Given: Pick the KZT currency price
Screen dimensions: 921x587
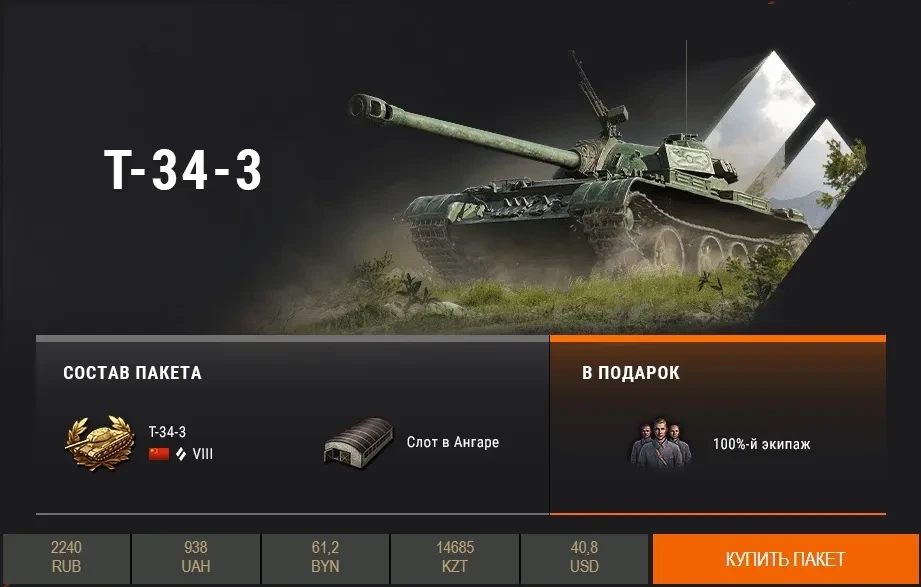Looking at the screenshot, I should point(455,559).
